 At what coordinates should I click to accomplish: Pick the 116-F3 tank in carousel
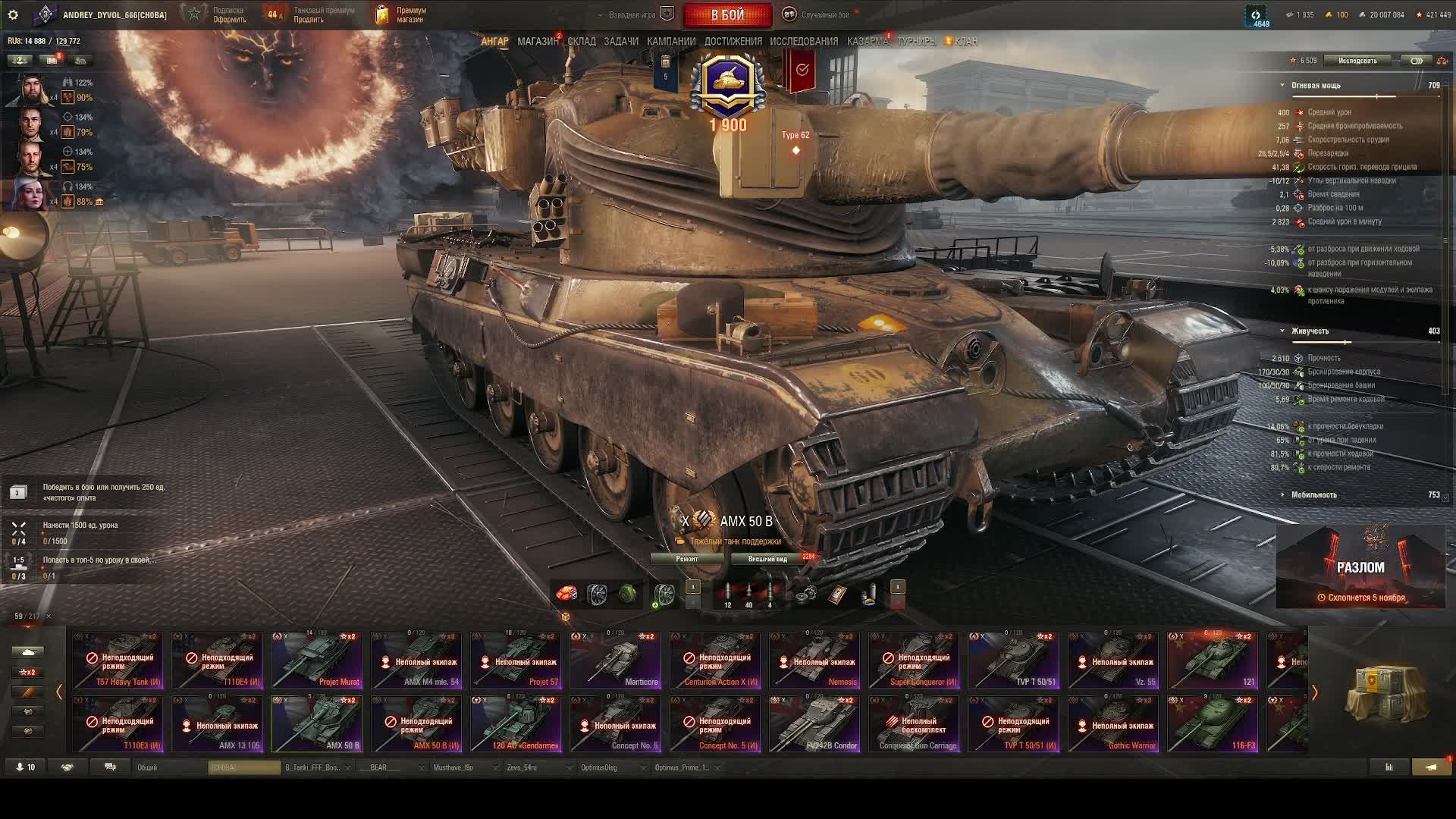[x=1213, y=724]
